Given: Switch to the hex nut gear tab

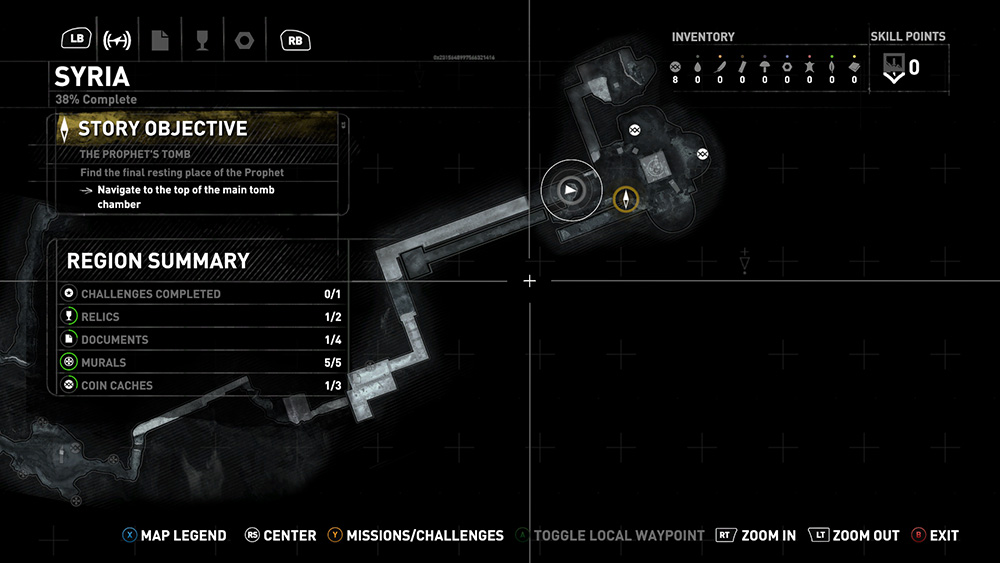Looking at the screenshot, I should coord(243,40).
